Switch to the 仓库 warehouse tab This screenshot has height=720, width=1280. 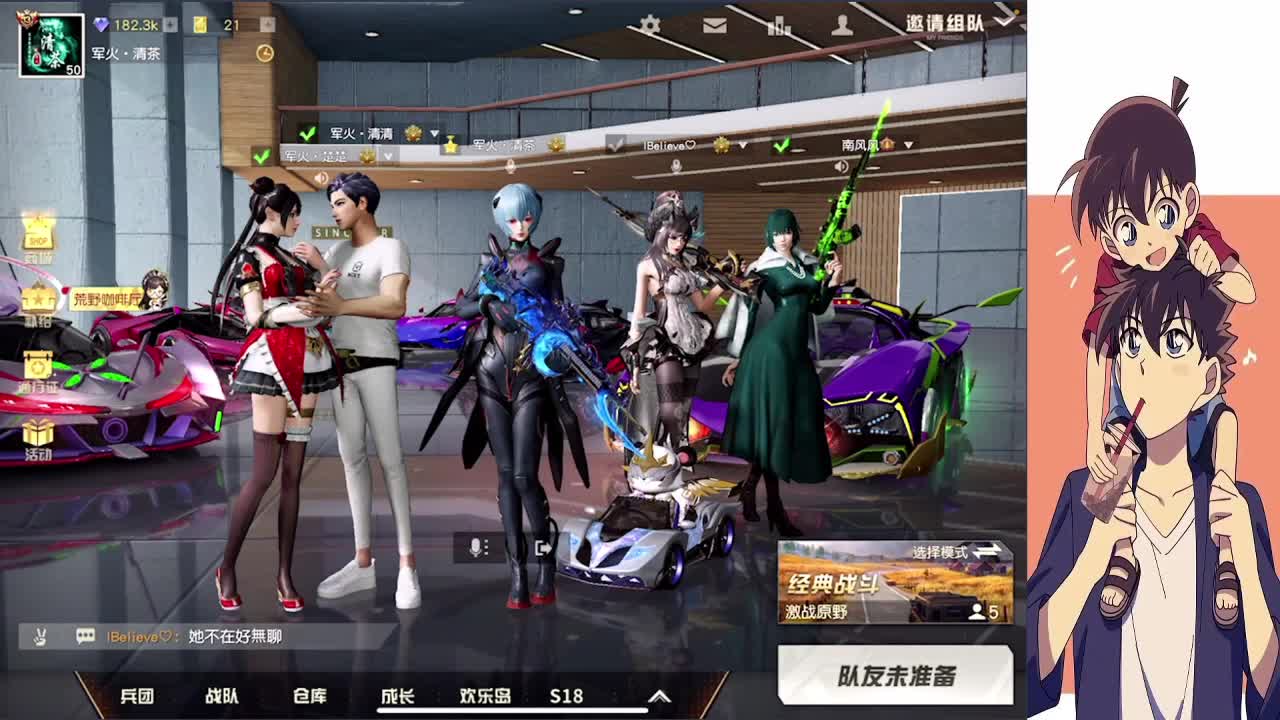pyautogui.click(x=310, y=697)
